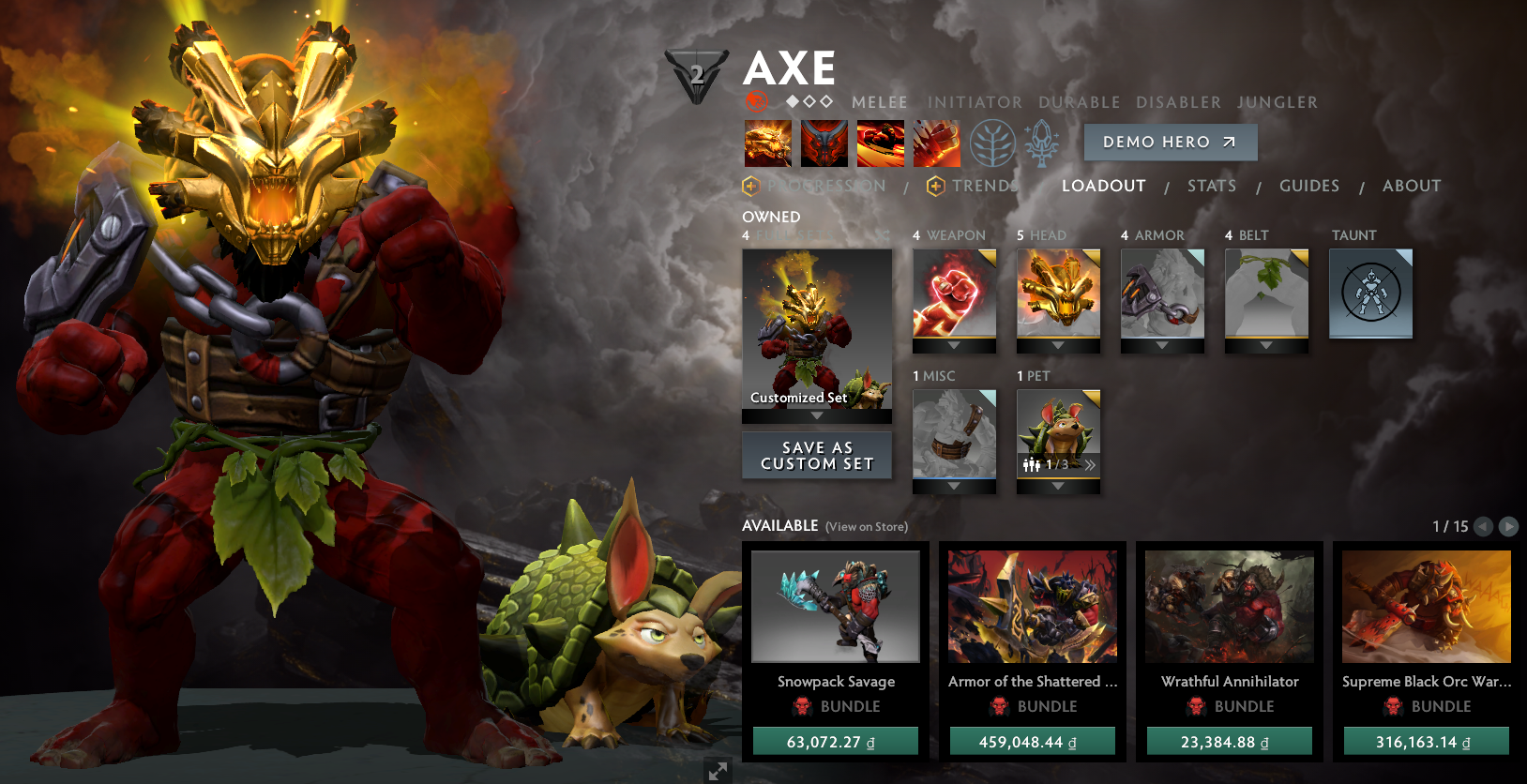Select the Snowpack Savage bundle thumbnail
Viewport: 1527px width, 784px height.
836,607
